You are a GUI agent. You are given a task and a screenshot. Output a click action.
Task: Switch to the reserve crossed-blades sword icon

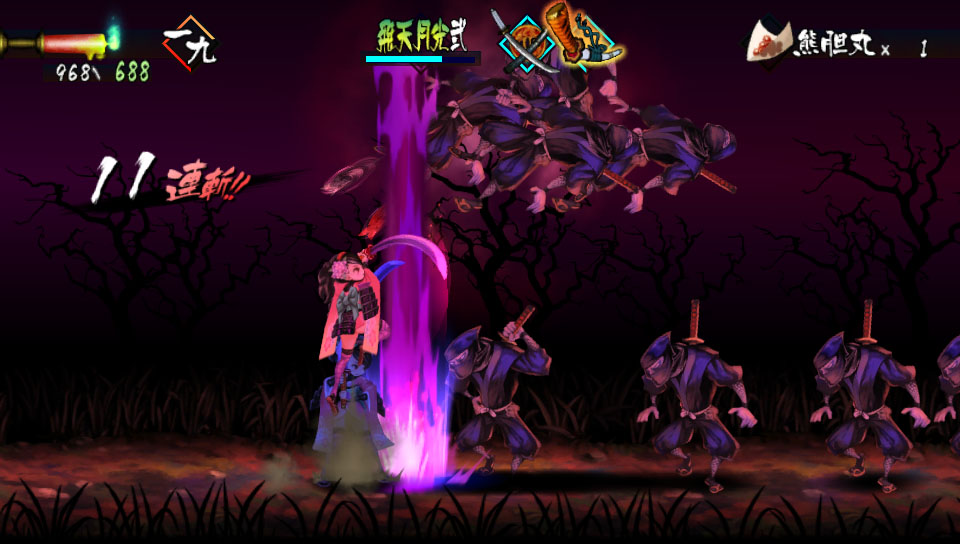coord(525,44)
